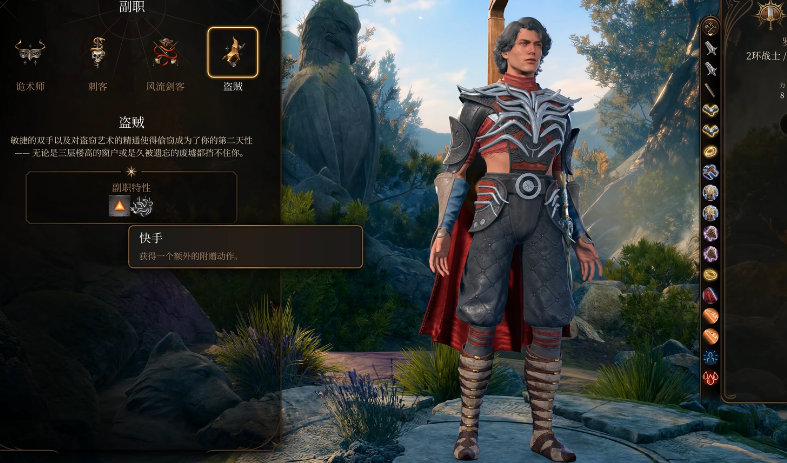Pick the 风流剑客 Swashbuckler subclass
Viewport: 787px width, 463px height.
point(164,53)
